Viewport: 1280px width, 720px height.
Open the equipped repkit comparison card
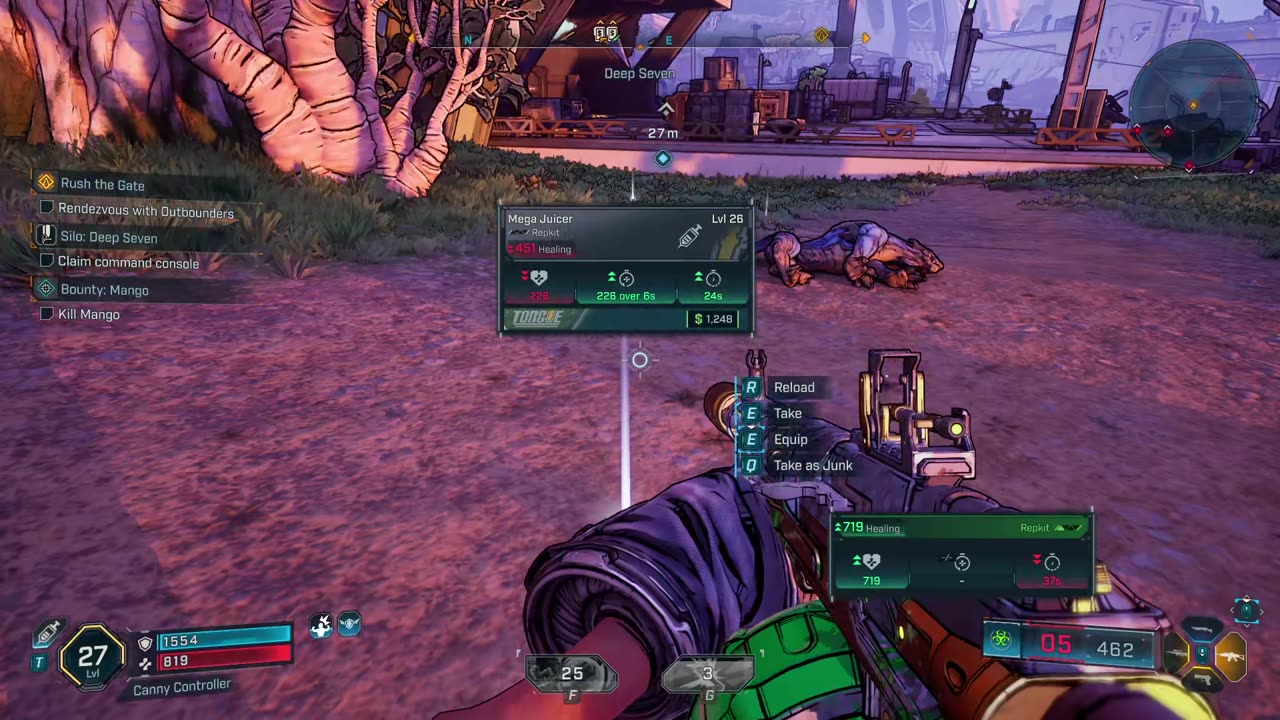click(961, 554)
